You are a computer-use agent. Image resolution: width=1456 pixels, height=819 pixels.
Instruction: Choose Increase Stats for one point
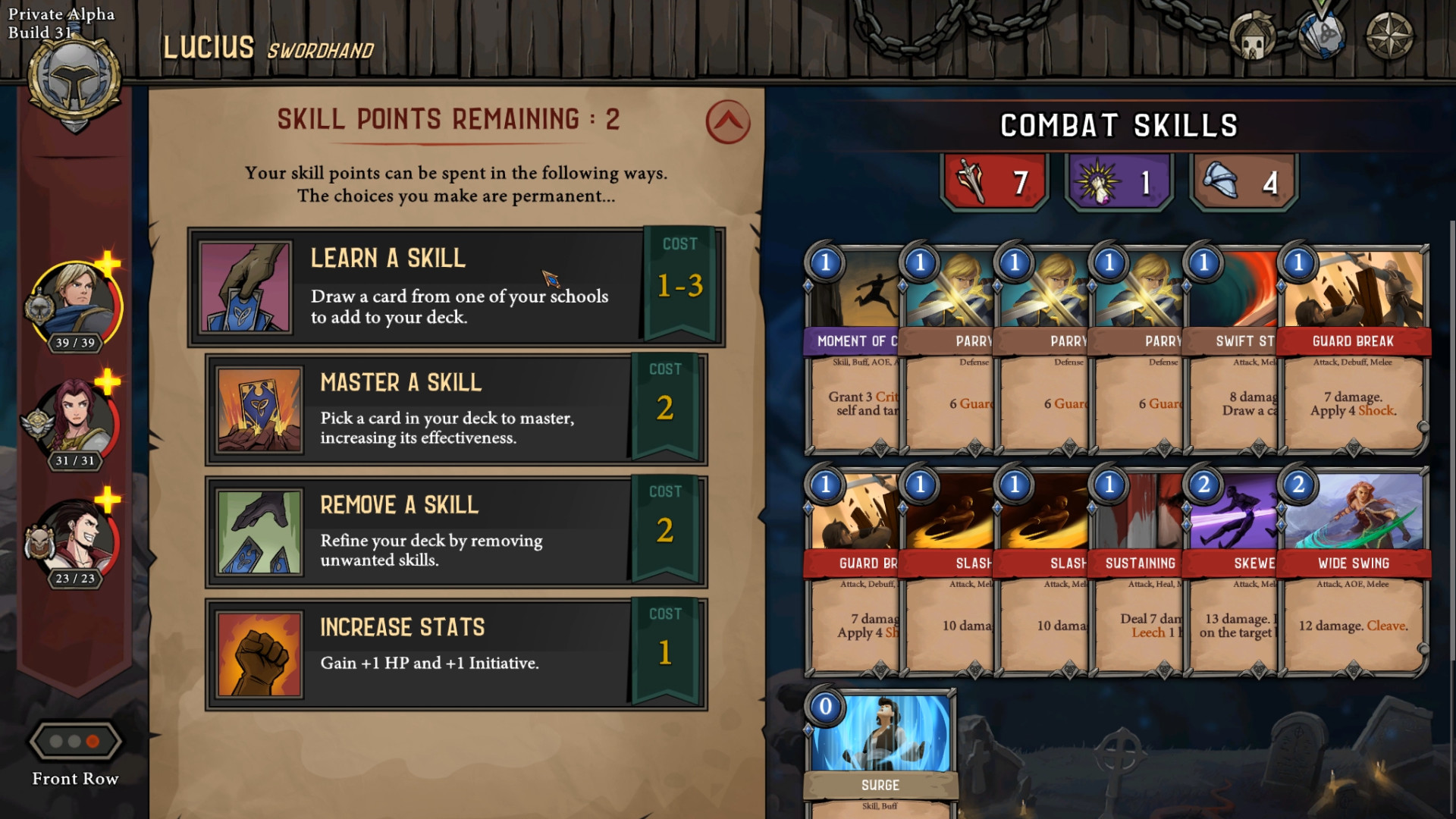(455, 654)
